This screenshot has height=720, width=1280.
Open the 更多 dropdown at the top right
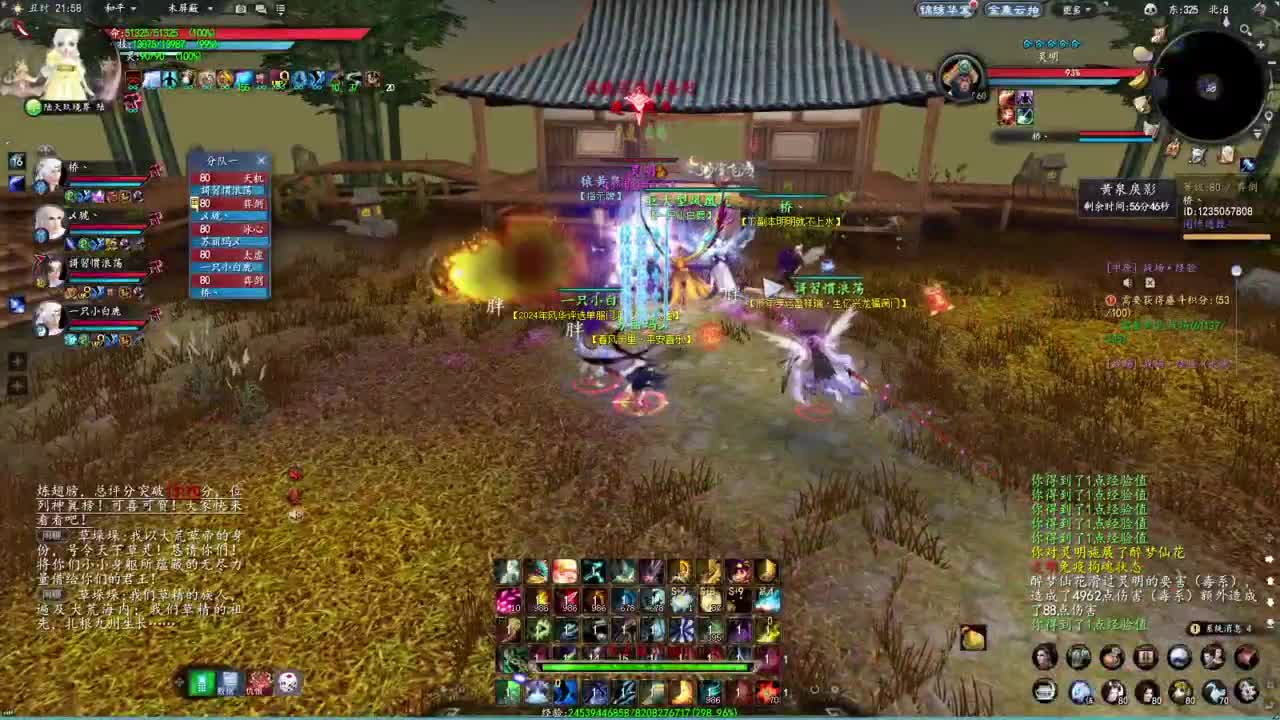1074,9
